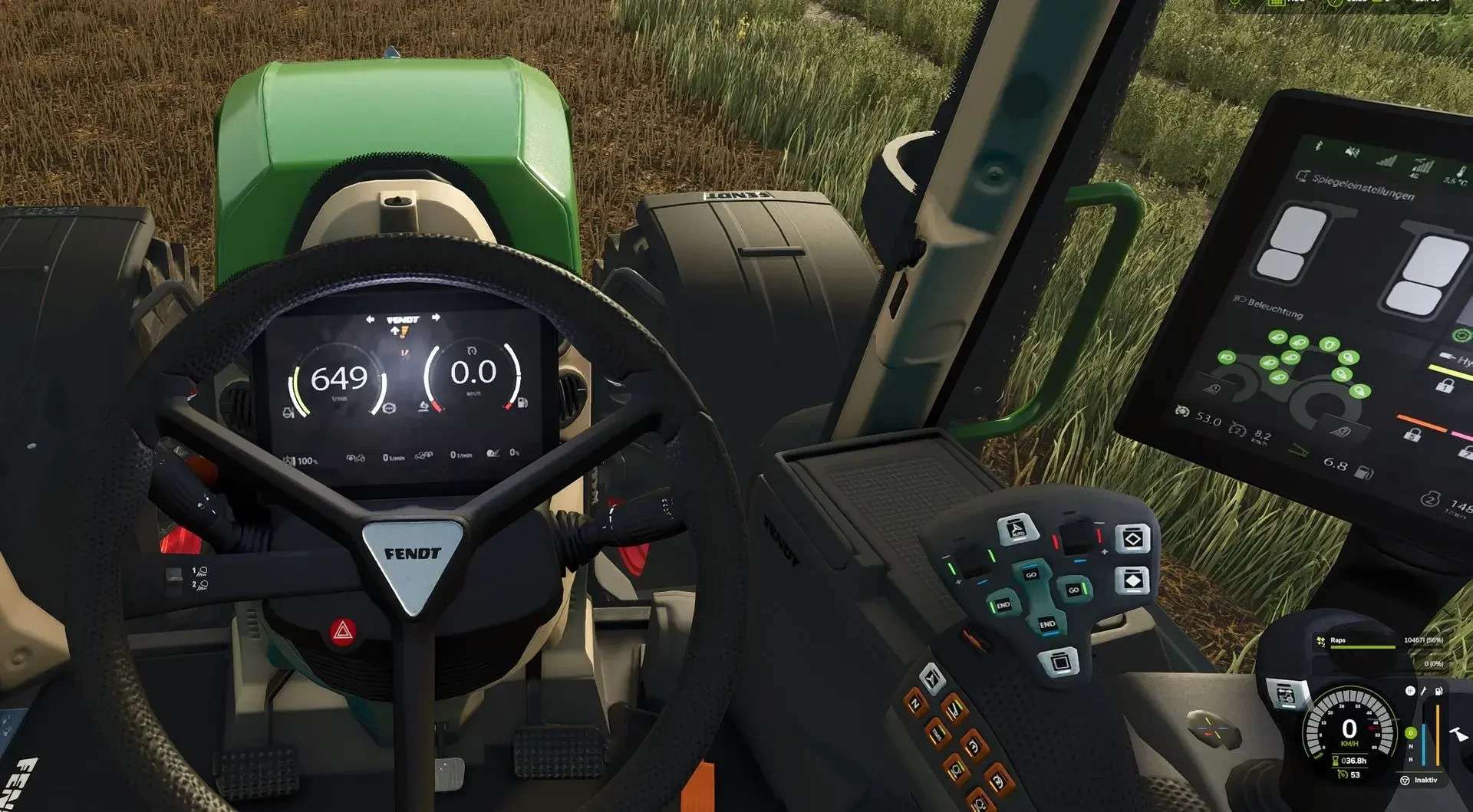1473x812 pixels.
Task: Select Neutral gear N
Action: [1410, 747]
